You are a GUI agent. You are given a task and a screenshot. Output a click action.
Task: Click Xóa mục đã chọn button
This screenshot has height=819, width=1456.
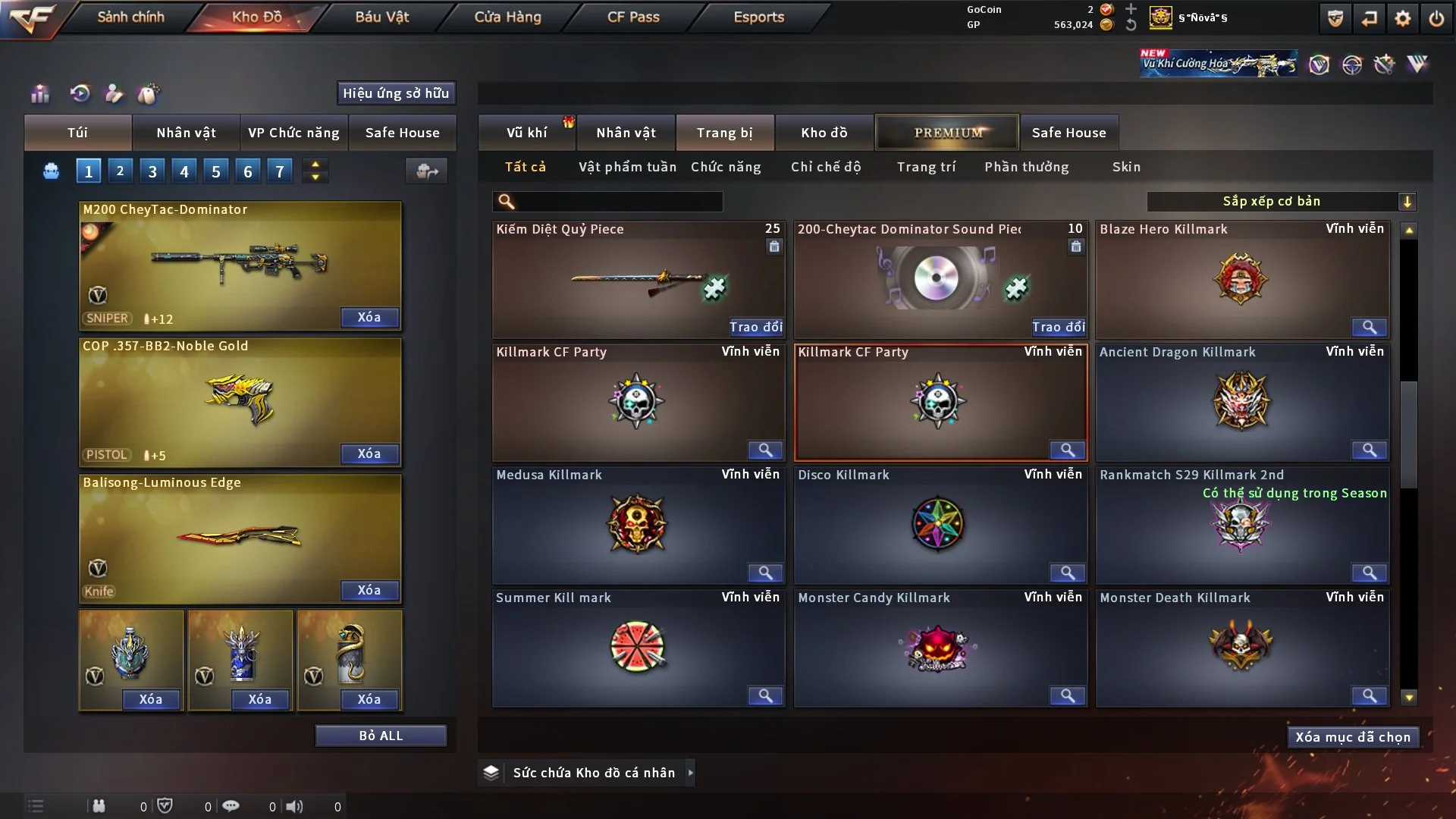pyautogui.click(x=1353, y=737)
